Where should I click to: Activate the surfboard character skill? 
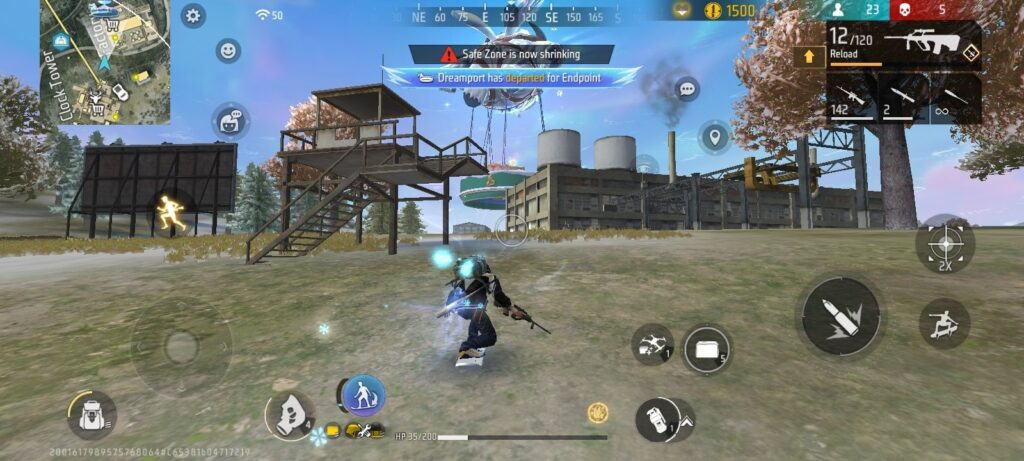[x=363, y=394]
